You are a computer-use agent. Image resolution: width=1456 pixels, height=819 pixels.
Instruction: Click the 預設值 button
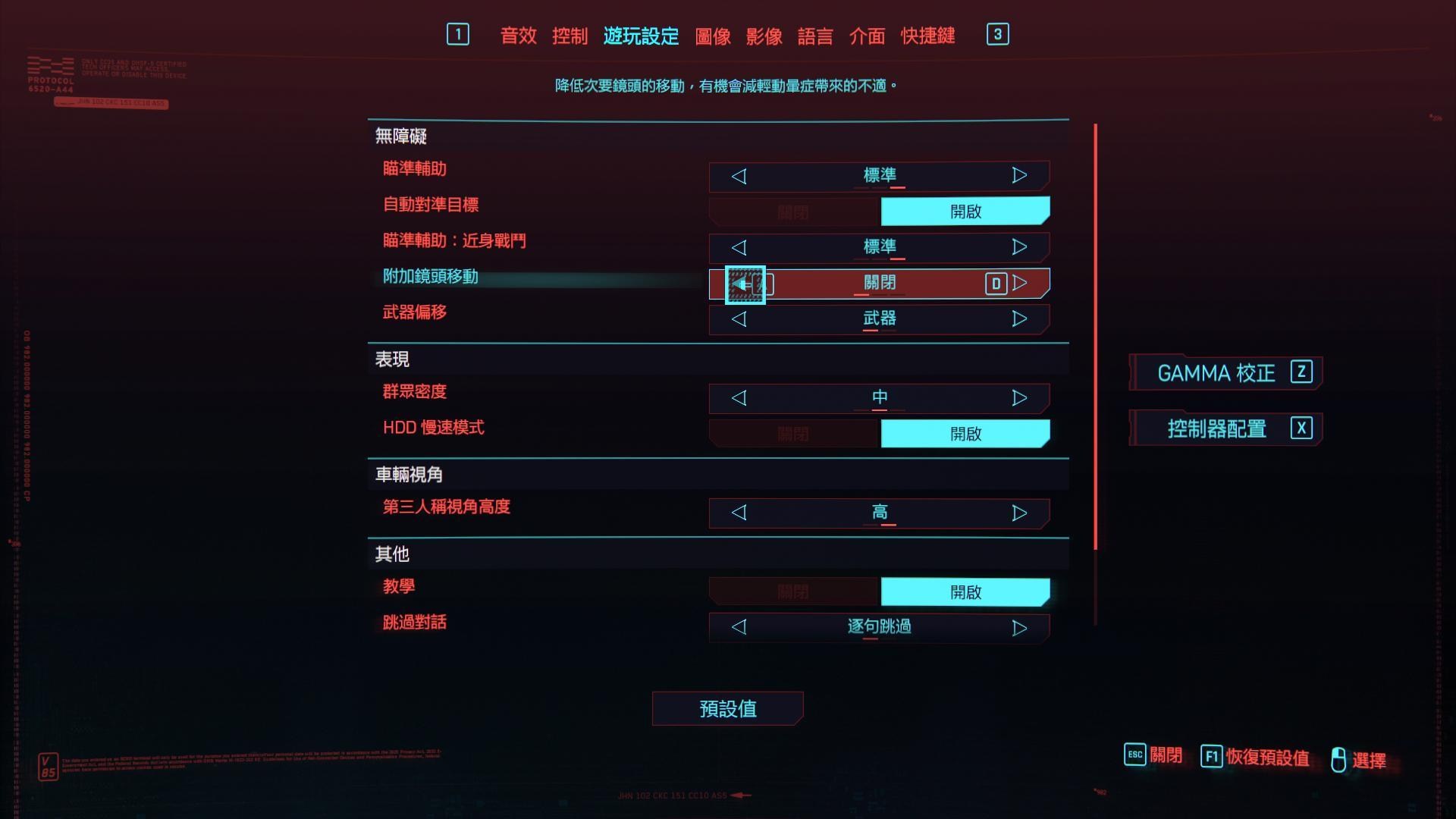coord(727,708)
